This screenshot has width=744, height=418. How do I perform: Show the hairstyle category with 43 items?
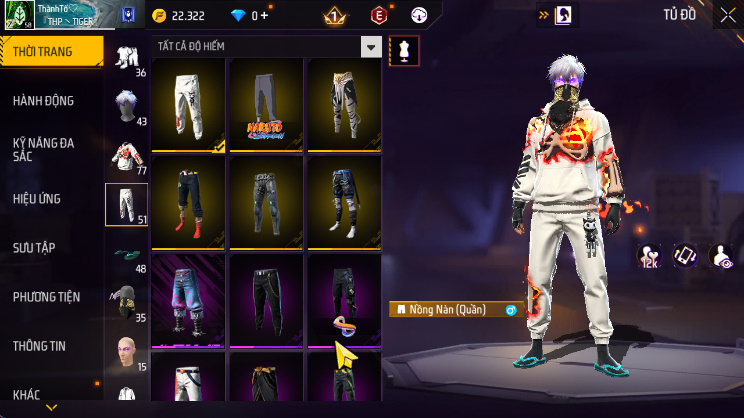tap(127, 107)
